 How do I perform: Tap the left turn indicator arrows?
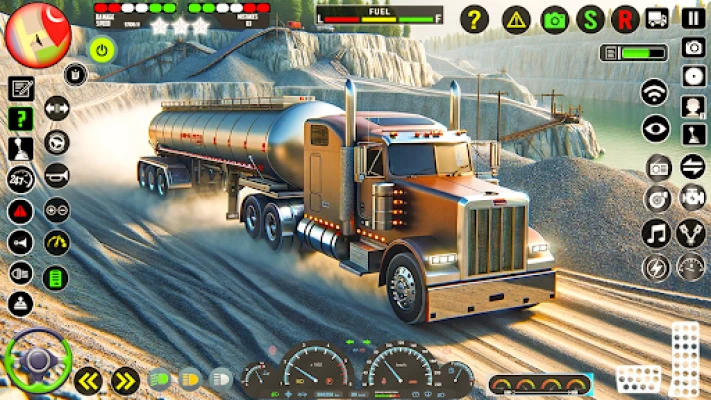(89, 380)
